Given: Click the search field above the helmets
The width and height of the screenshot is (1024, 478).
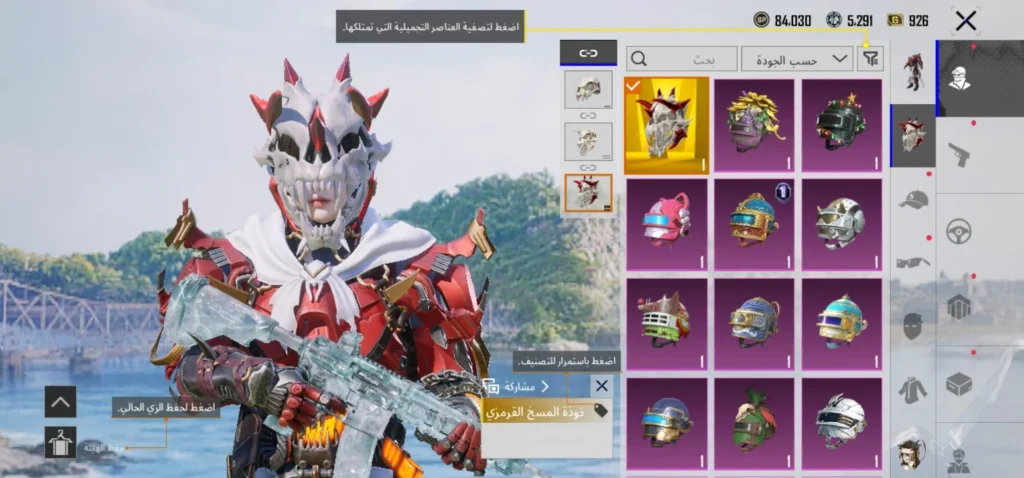Looking at the screenshot, I should coord(683,59).
